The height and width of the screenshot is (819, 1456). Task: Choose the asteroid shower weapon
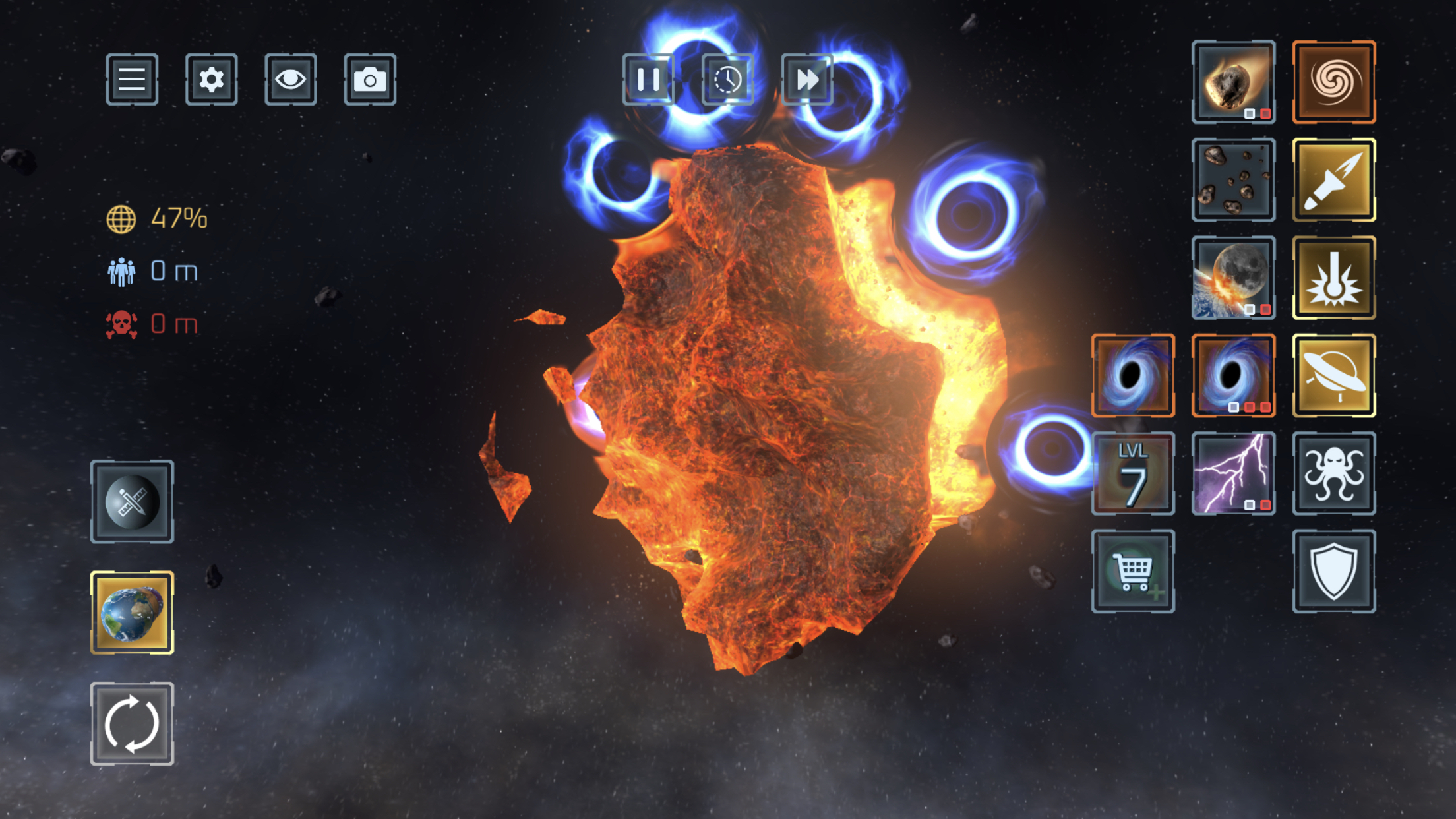coord(1233,179)
